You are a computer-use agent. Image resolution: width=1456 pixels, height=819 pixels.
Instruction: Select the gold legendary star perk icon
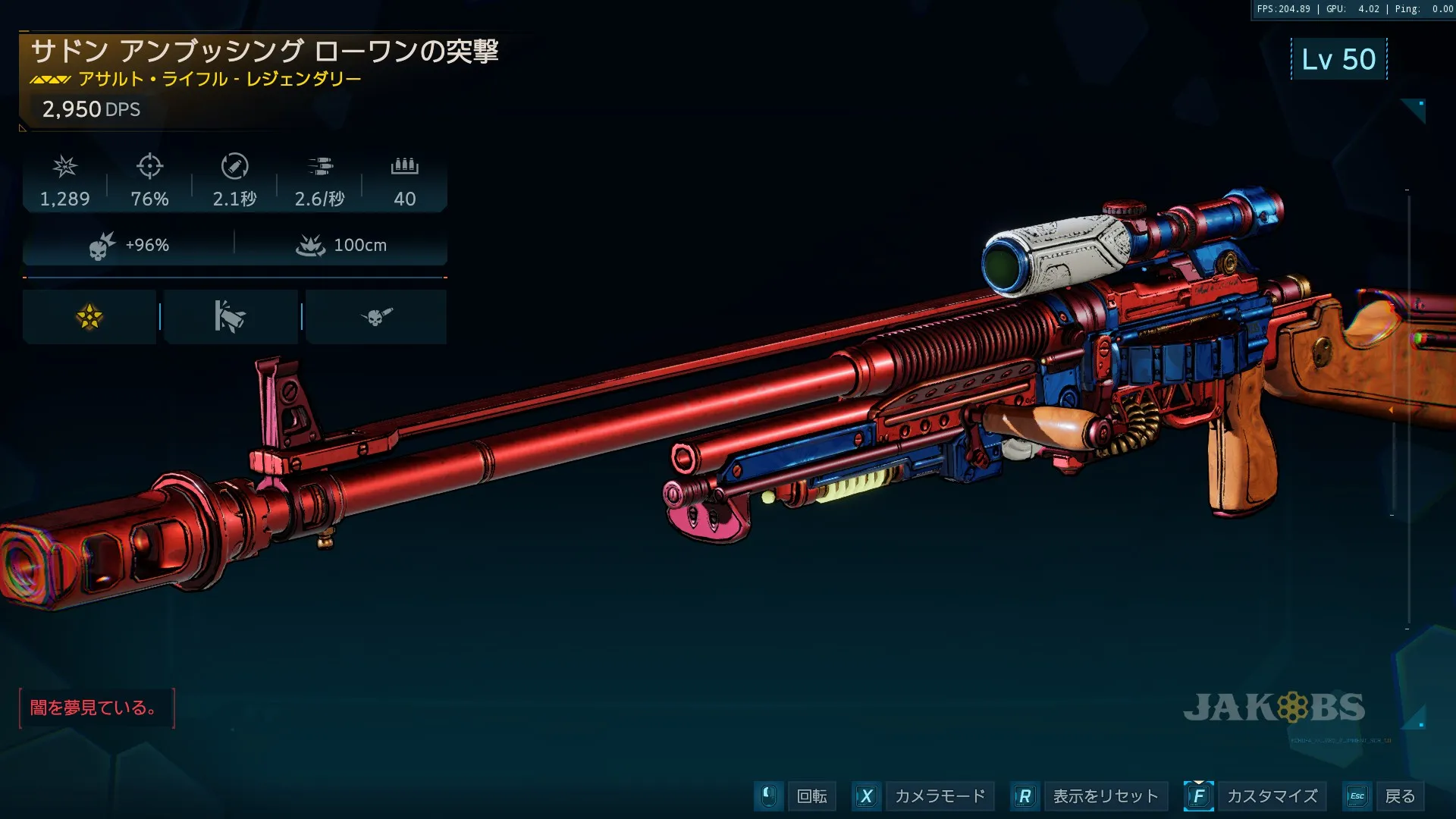coord(89,317)
